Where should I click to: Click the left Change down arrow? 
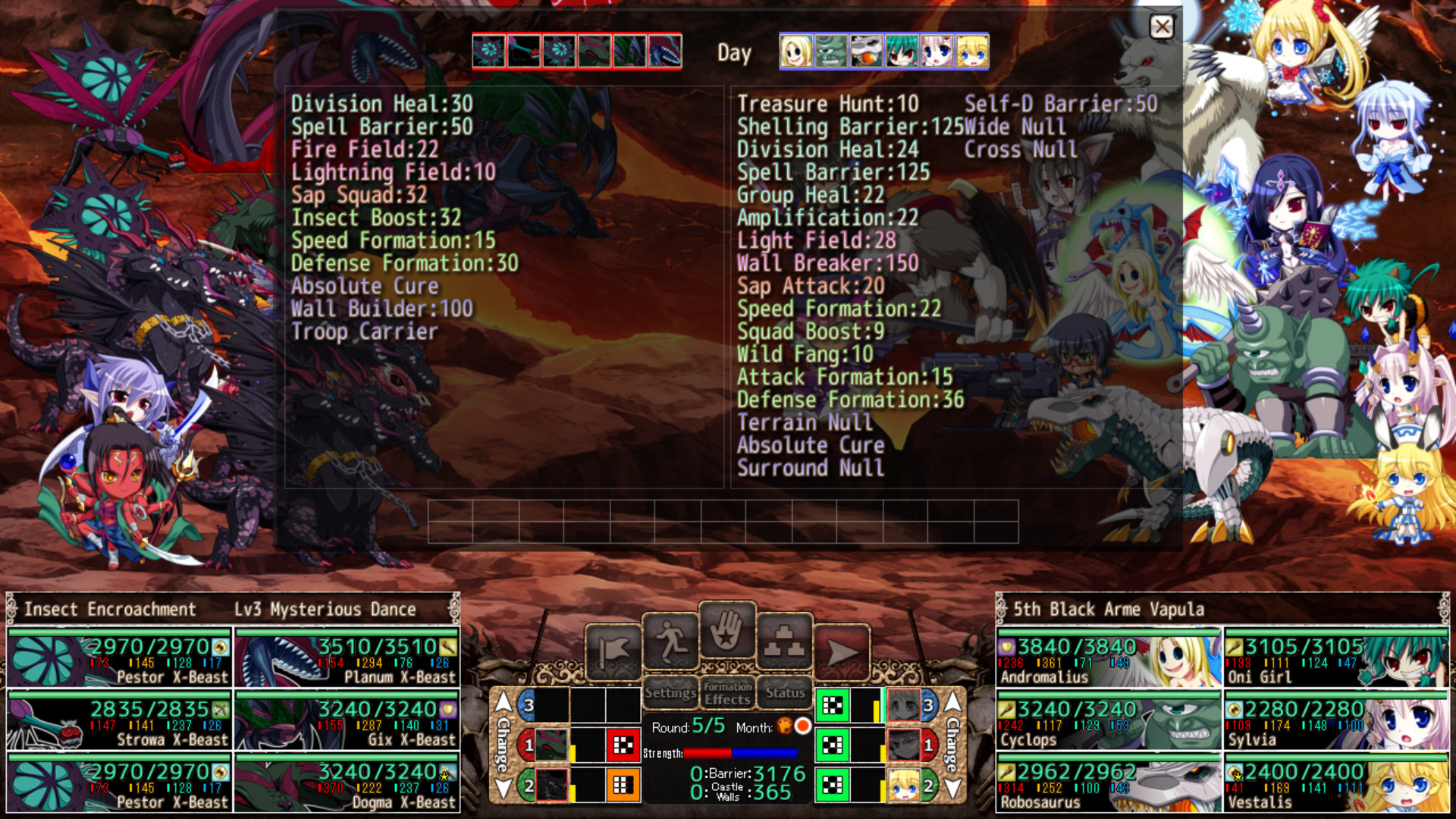pos(503,787)
